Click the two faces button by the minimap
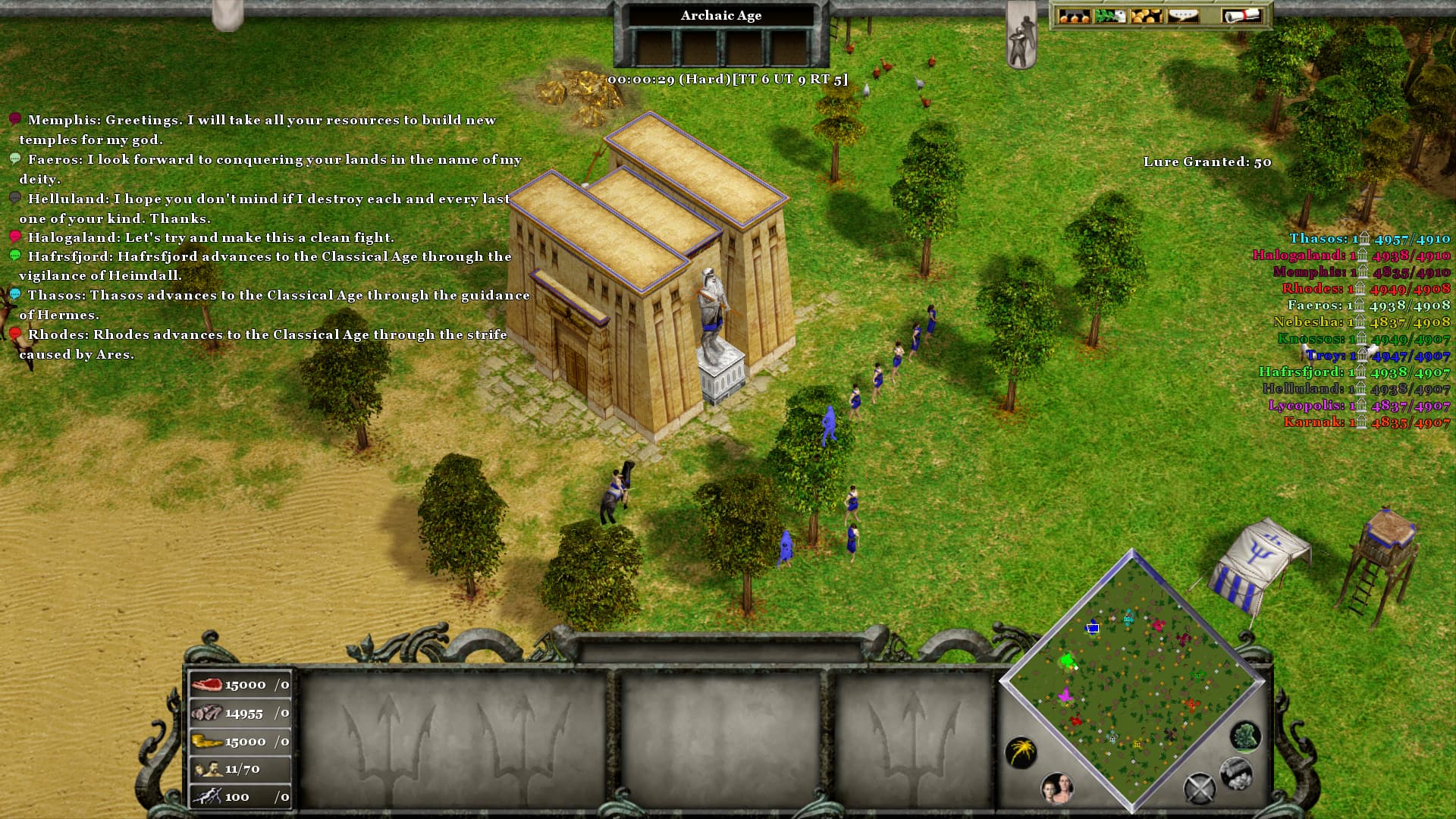Image resolution: width=1456 pixels, height=819 pixels. [x=1057, y=789]
